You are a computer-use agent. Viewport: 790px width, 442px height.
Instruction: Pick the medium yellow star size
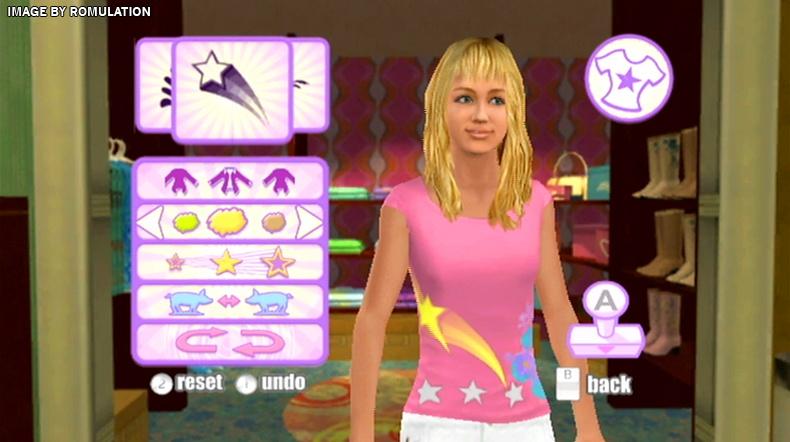coord(227,262)
